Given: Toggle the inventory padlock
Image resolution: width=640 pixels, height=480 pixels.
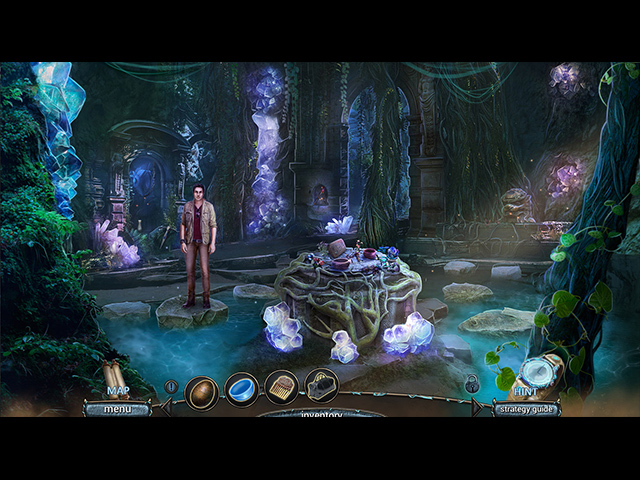Looking at the screenshot, I should 471,383.
